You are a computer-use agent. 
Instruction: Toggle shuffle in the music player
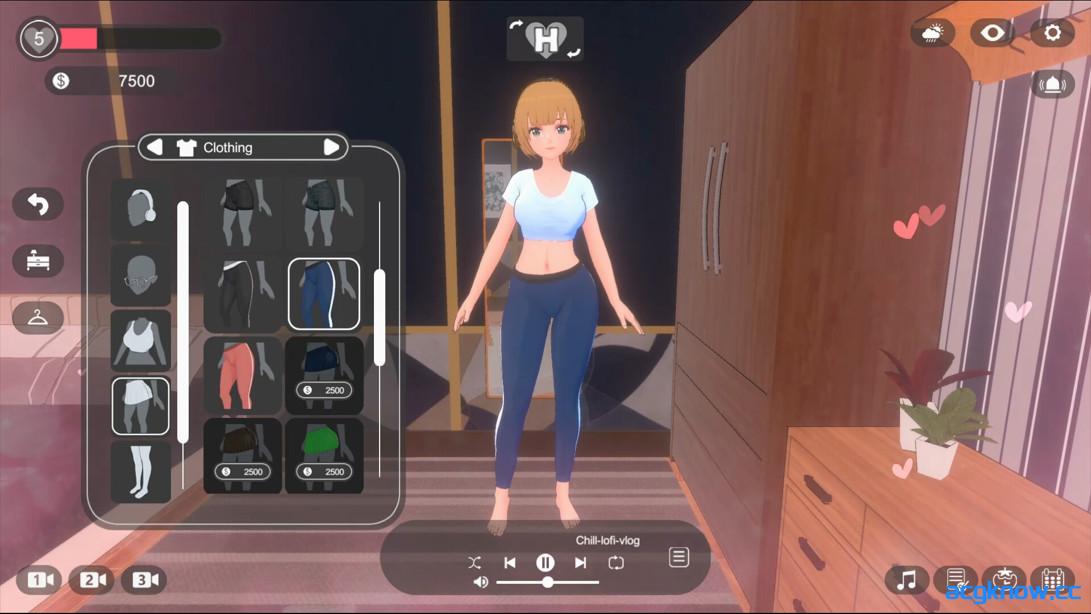pyautogui.click(x=475, y=563)
